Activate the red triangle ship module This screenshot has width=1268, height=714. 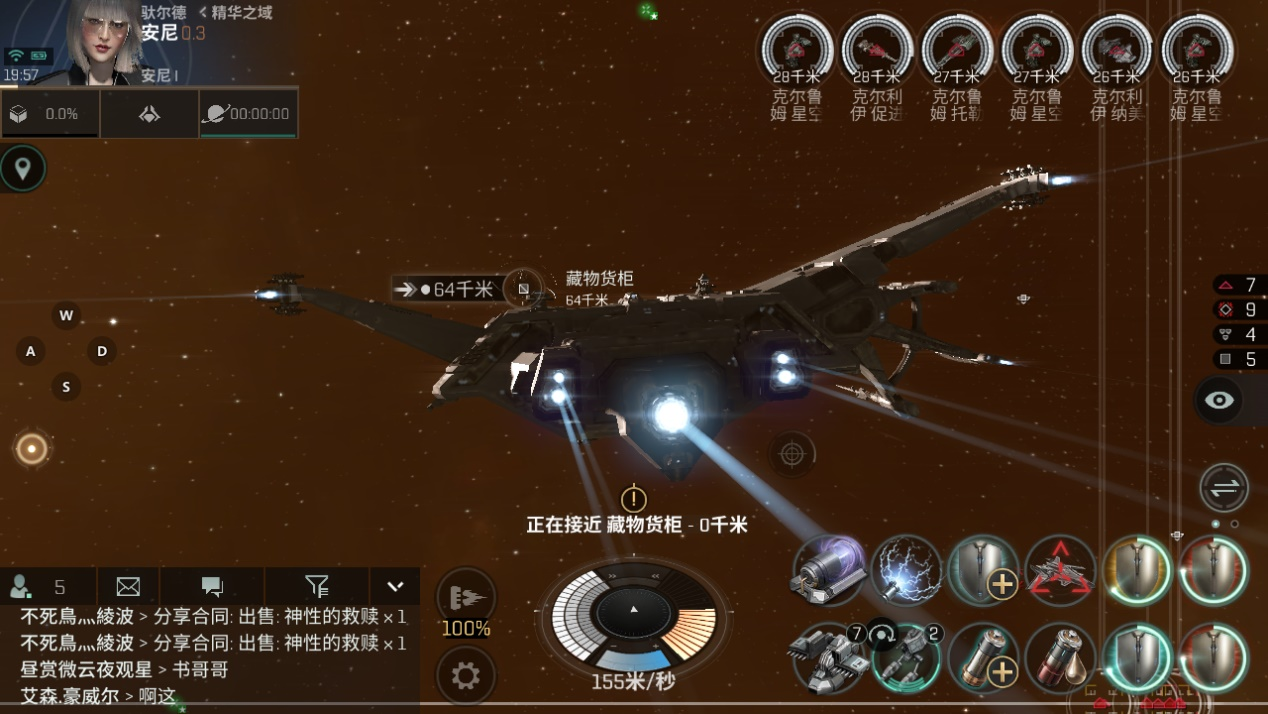1060,572
